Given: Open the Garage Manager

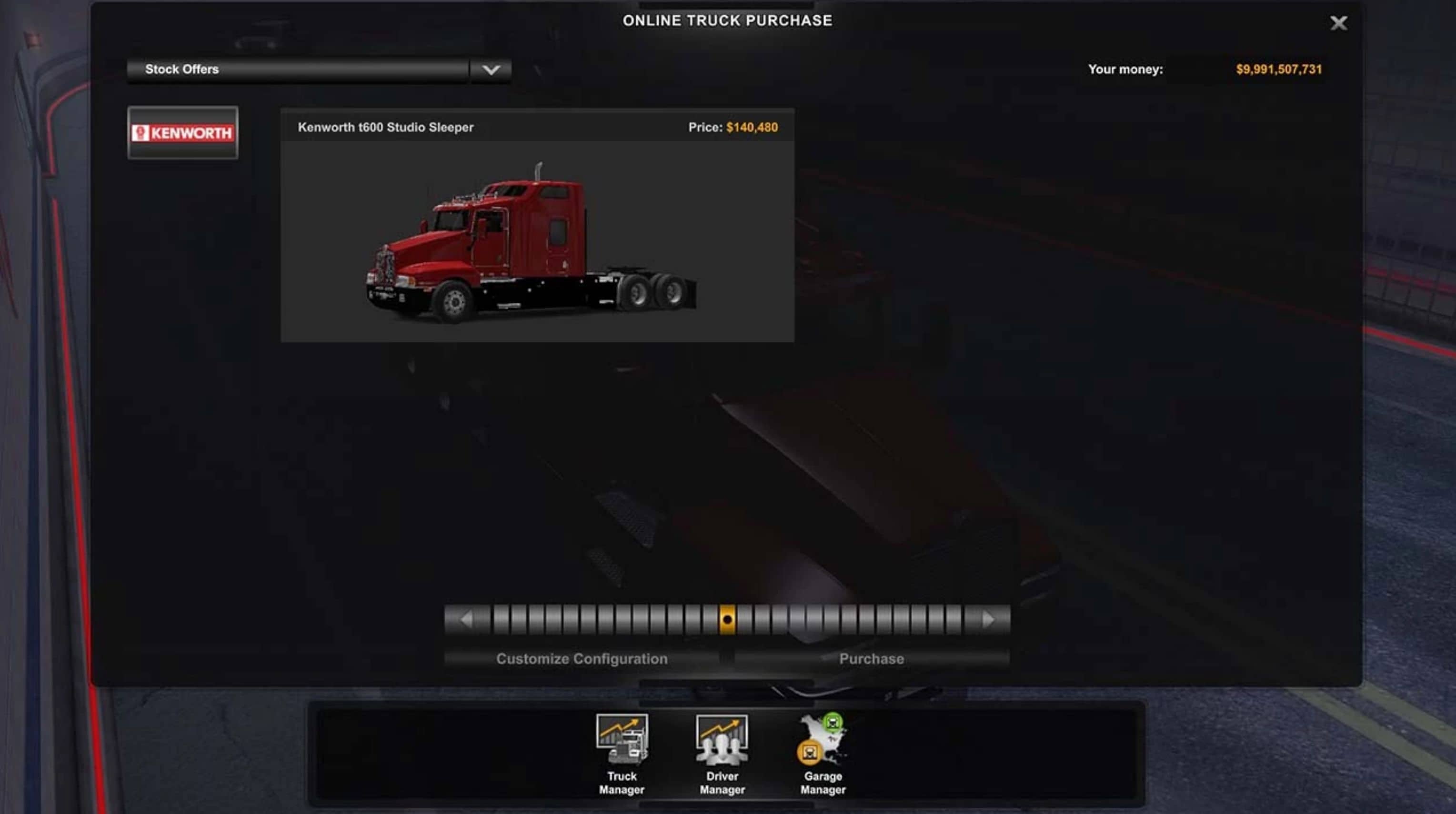Looking at the screenshot, I should coord(823,754).
